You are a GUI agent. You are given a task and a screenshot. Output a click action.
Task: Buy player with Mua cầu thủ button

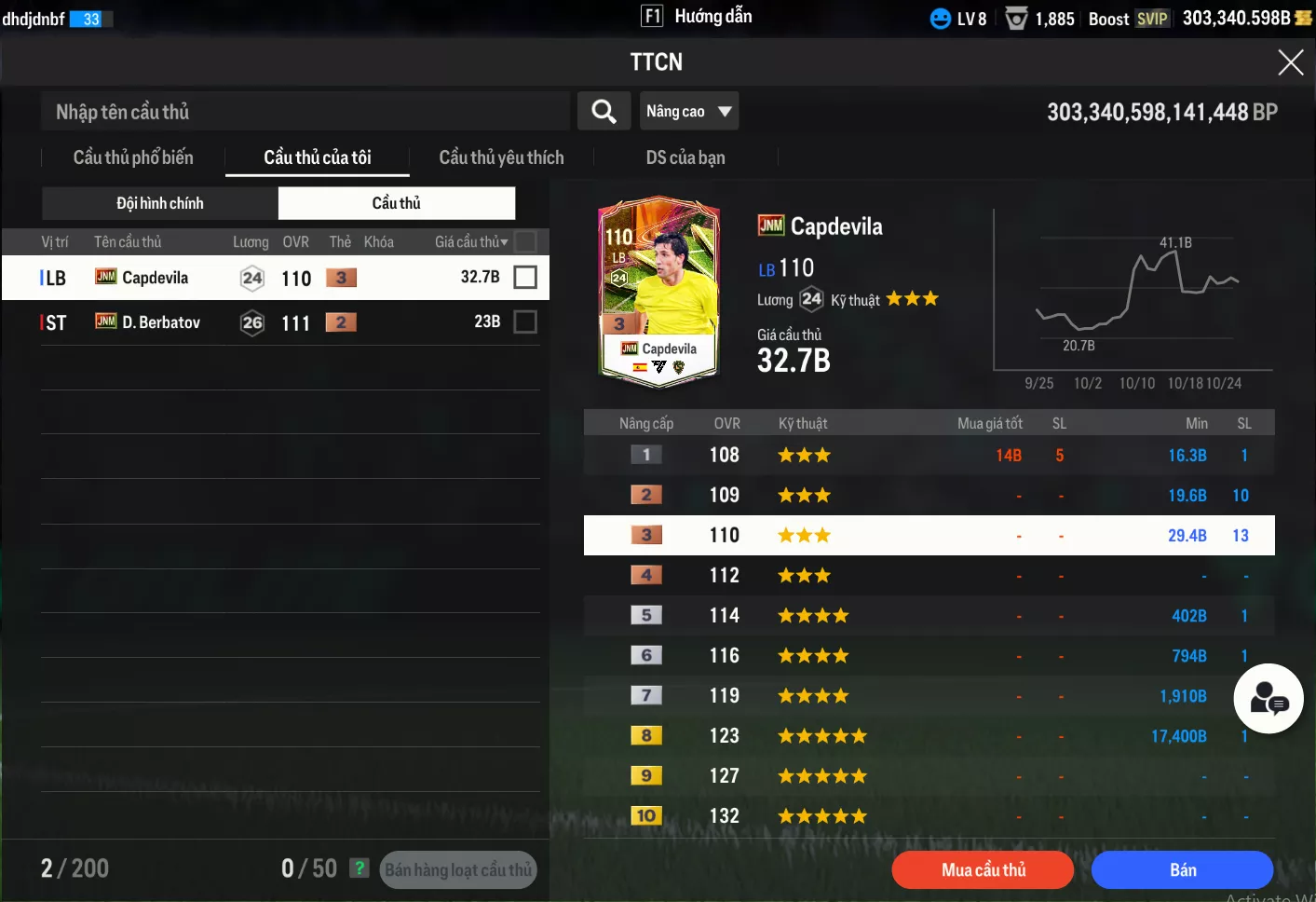[x=983, y=869]
